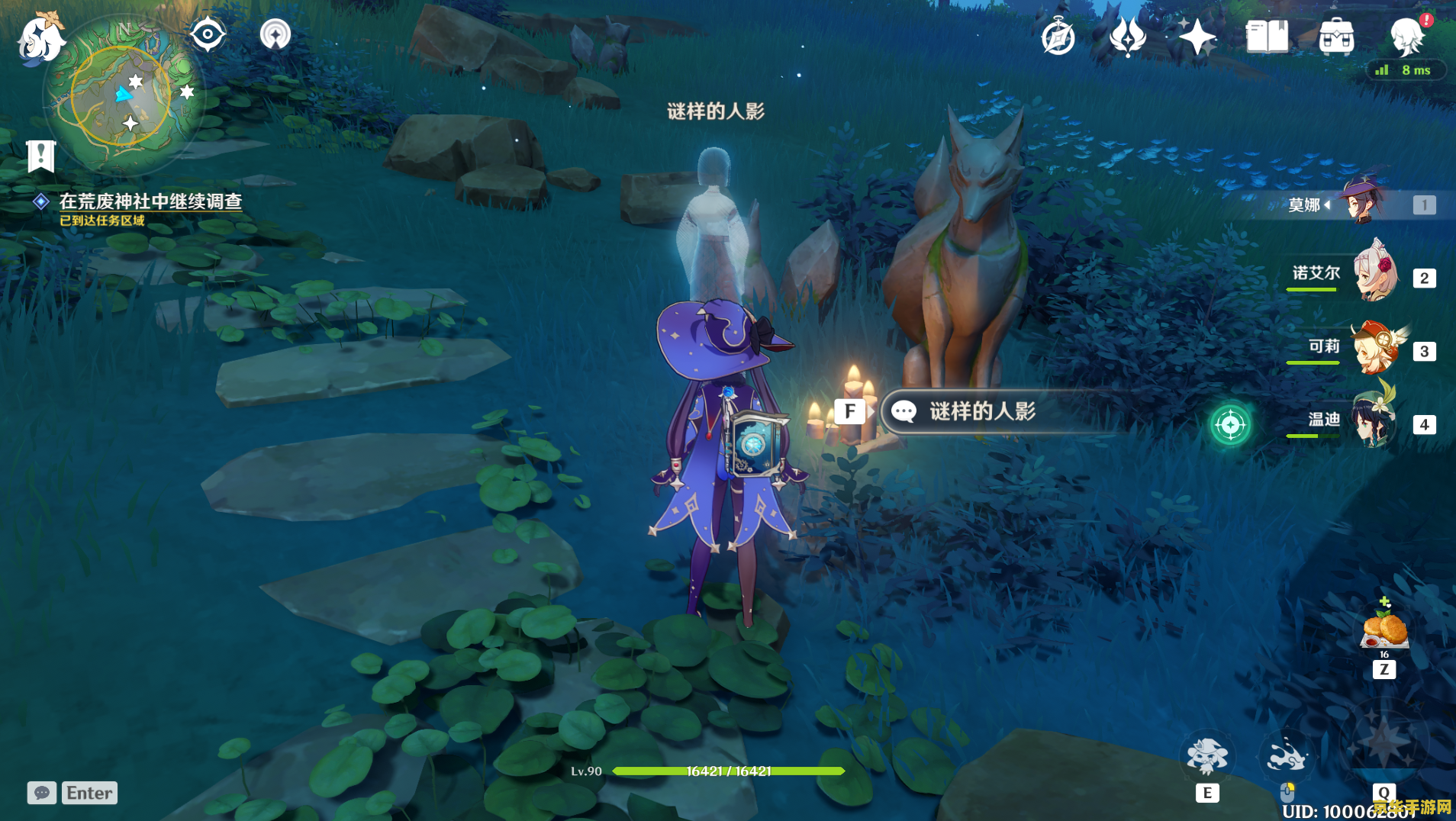Viewport: 1456px width, 821px height.
Task: Click the quest banner exclamation icon
Action: point(40,156)
